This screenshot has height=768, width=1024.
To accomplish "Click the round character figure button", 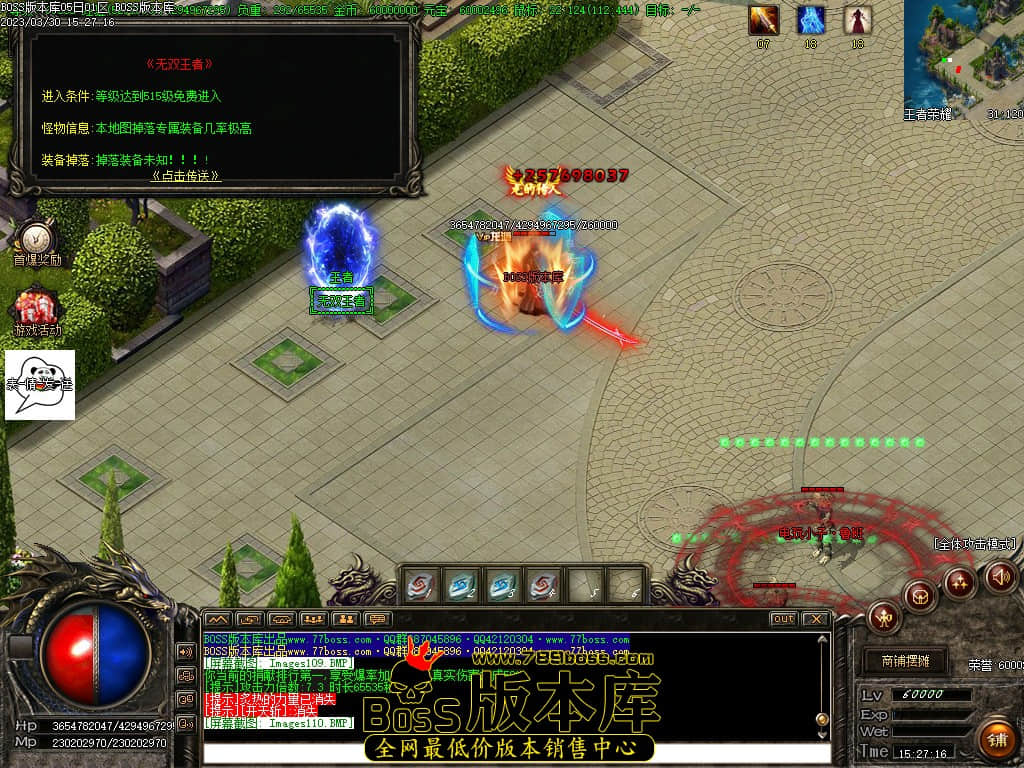I will [885, 617].
